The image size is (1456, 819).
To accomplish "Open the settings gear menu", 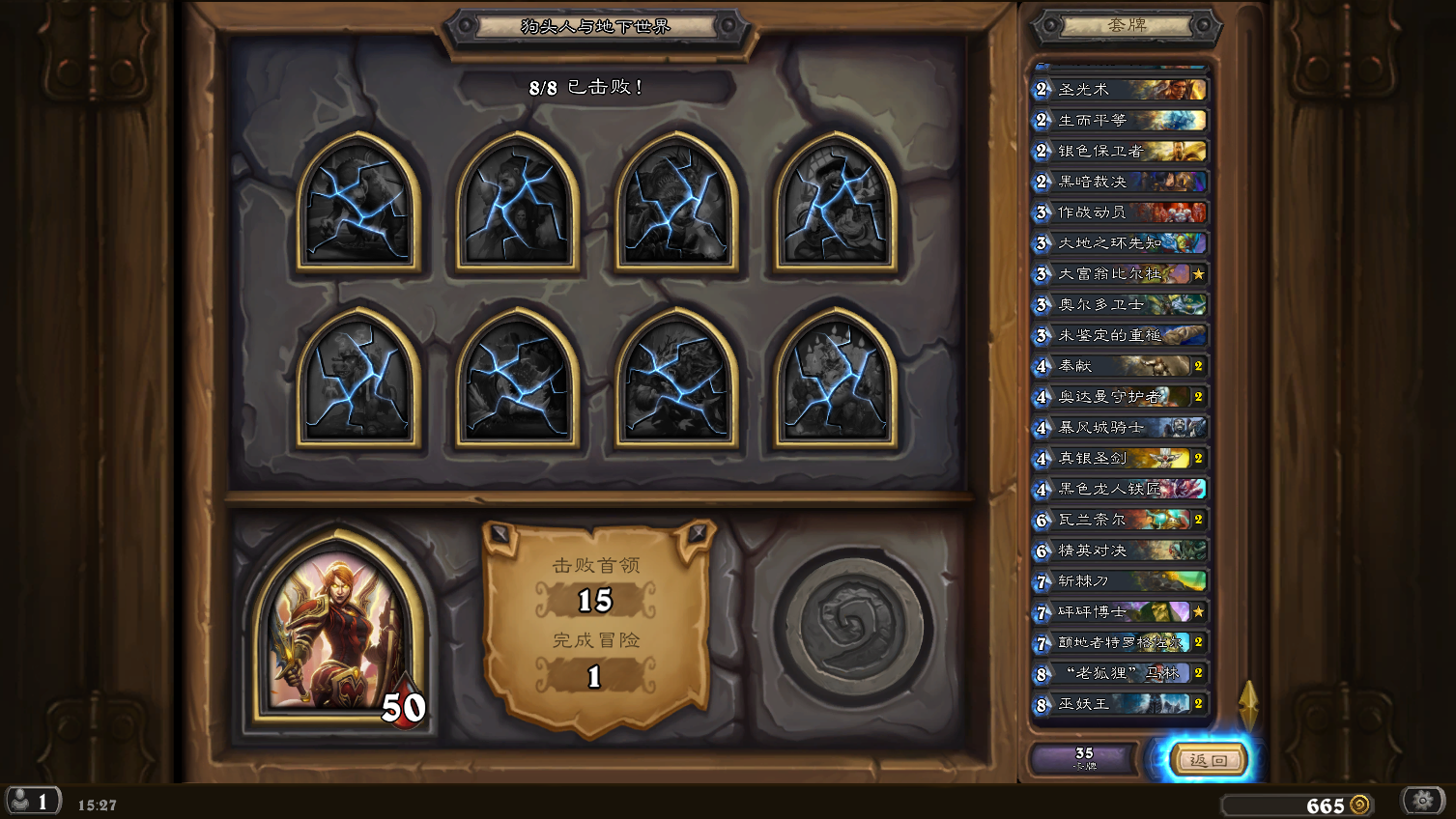I will tap(1422, 801).
